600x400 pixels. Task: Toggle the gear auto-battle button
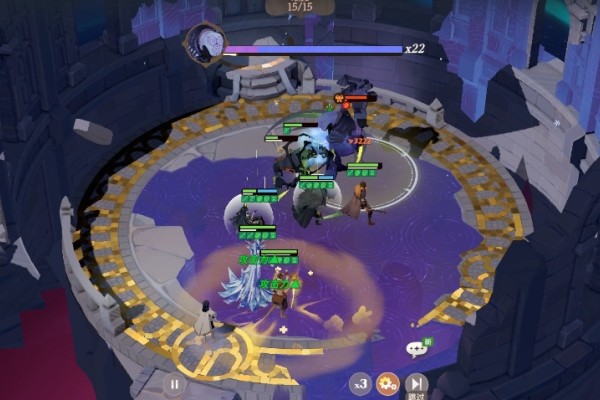click(x=388, y=383)
